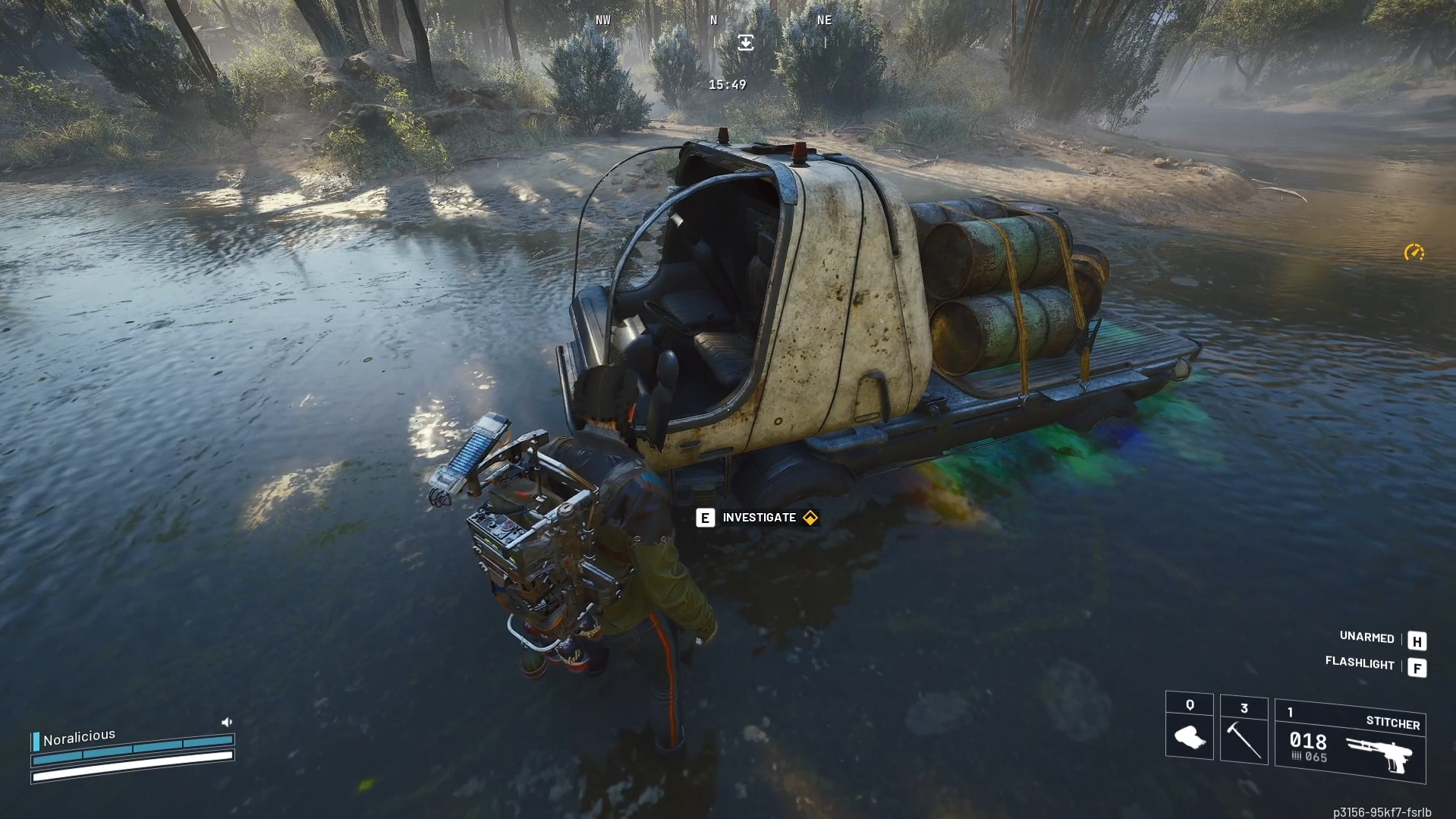
Task: Toggle the flashlight via the F key prompt
Action: [1417, 668]
